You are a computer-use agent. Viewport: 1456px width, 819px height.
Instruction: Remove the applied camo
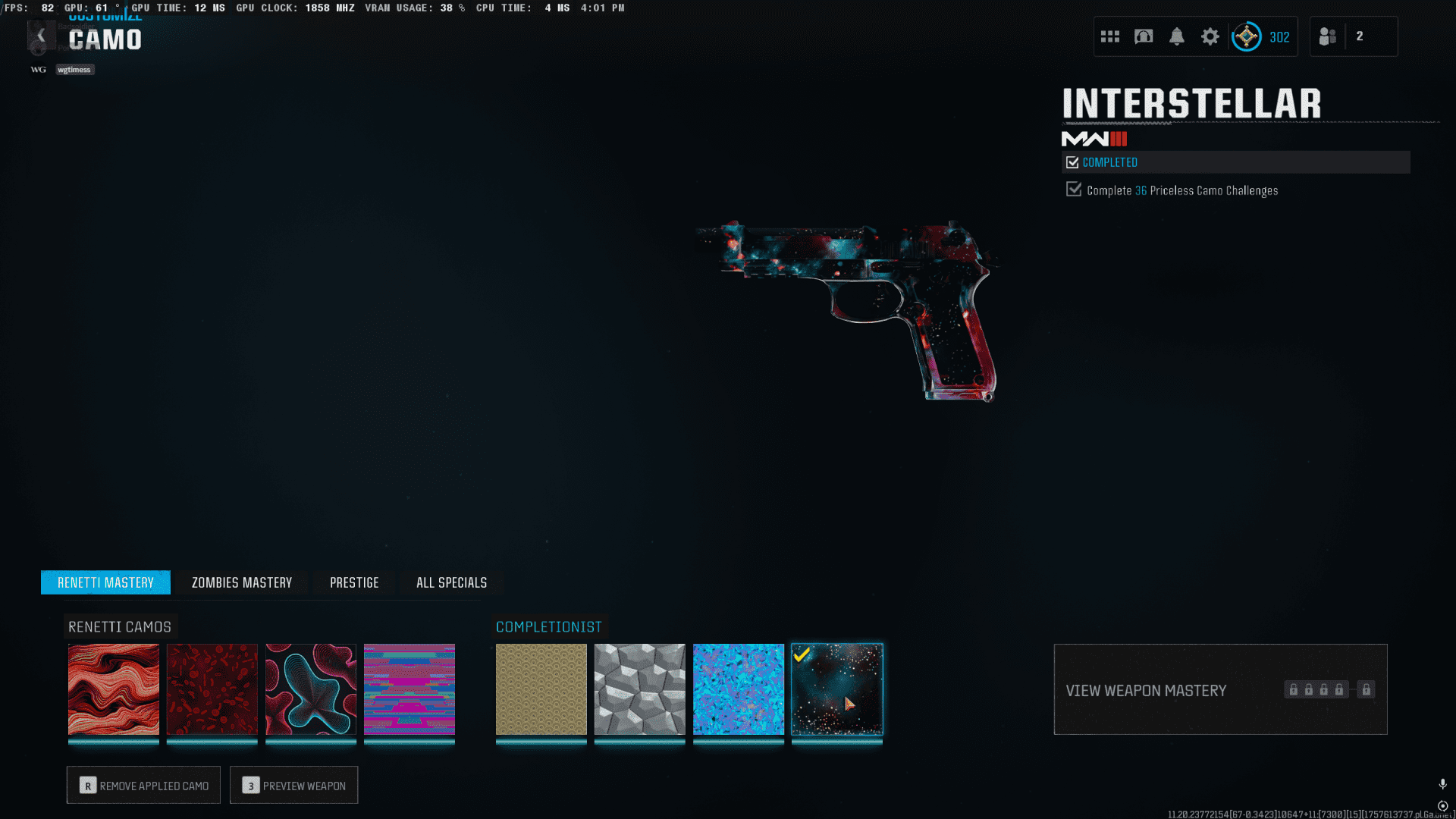tap(143, 786)
